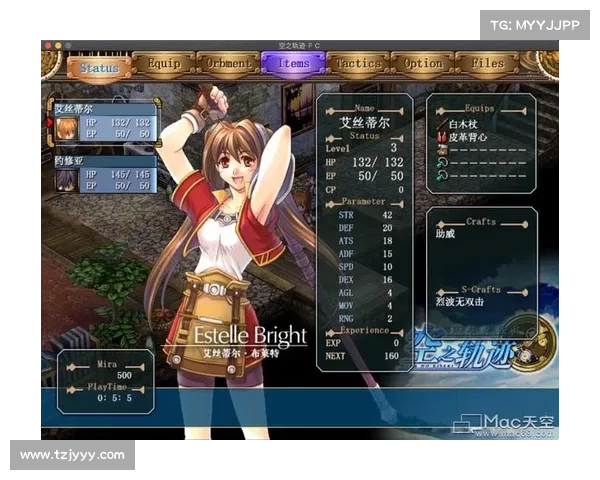This screenshot has width=600, height=480.
Task: Open the Orbment tab
Action: [229, 64]
